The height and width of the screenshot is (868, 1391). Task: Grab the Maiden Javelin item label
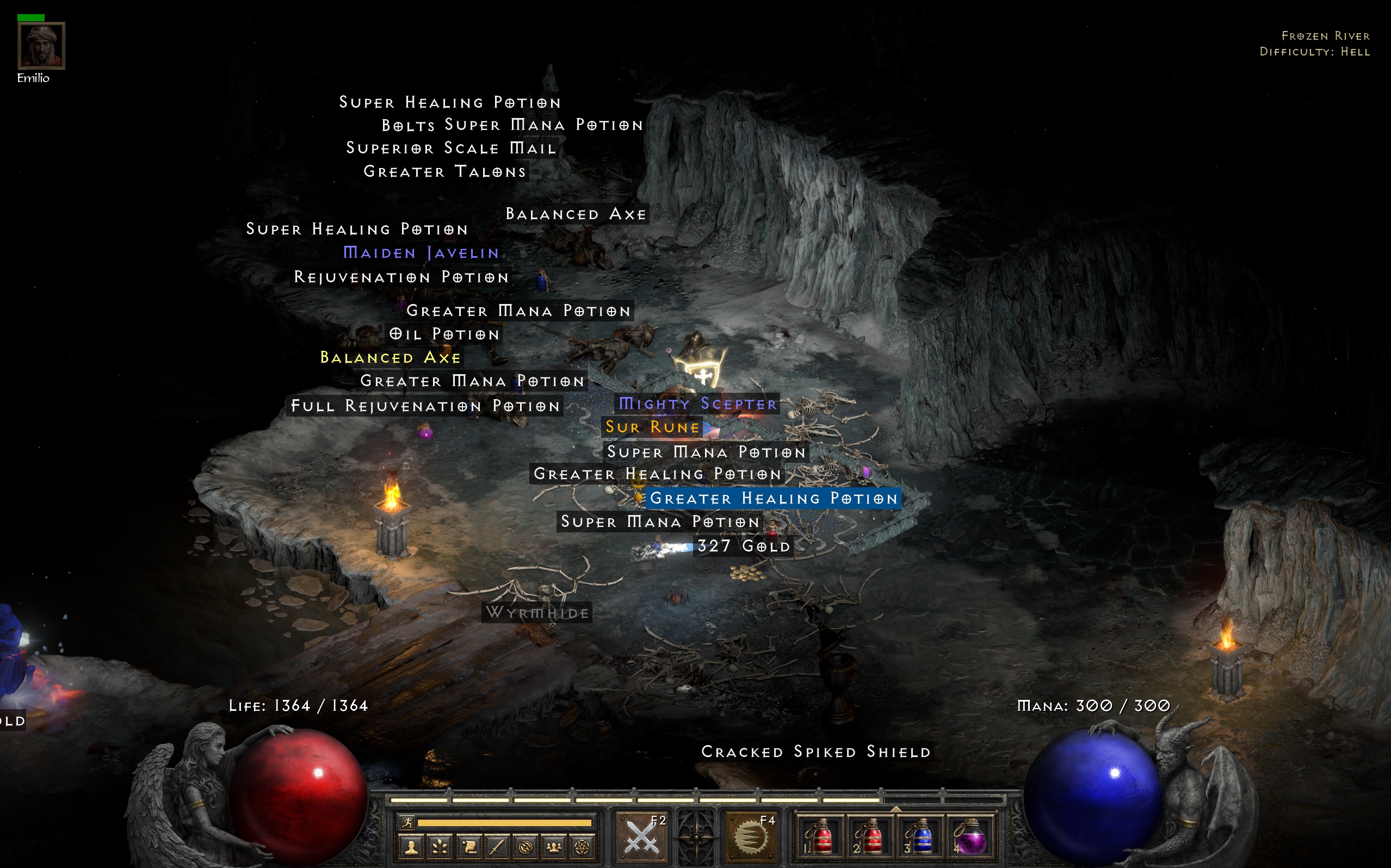tap(421, 253)
